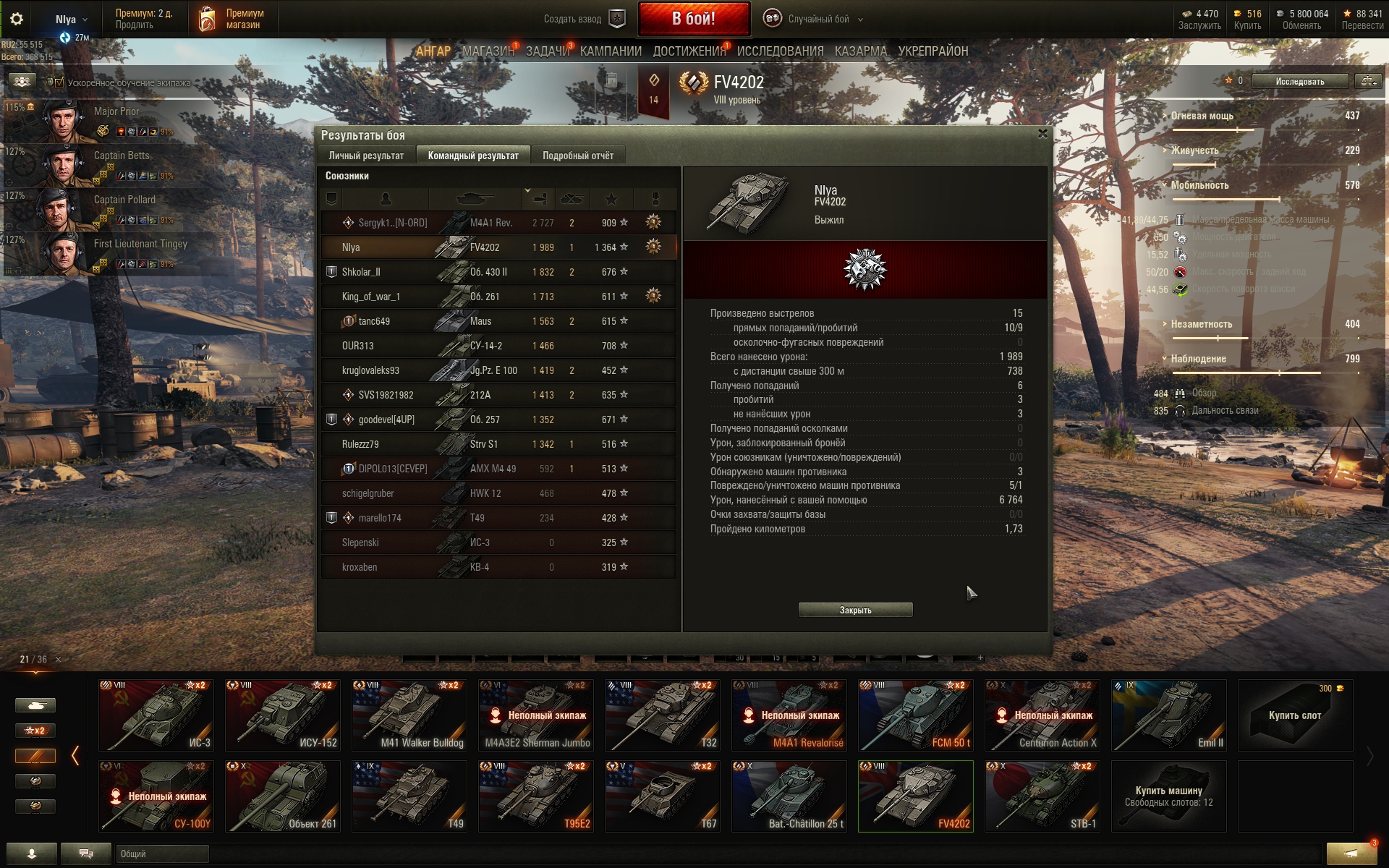Open the КАЗАРМА menu
Image resolution: width=1389 pixels, height=868 pixels.
tap(860, 51)
